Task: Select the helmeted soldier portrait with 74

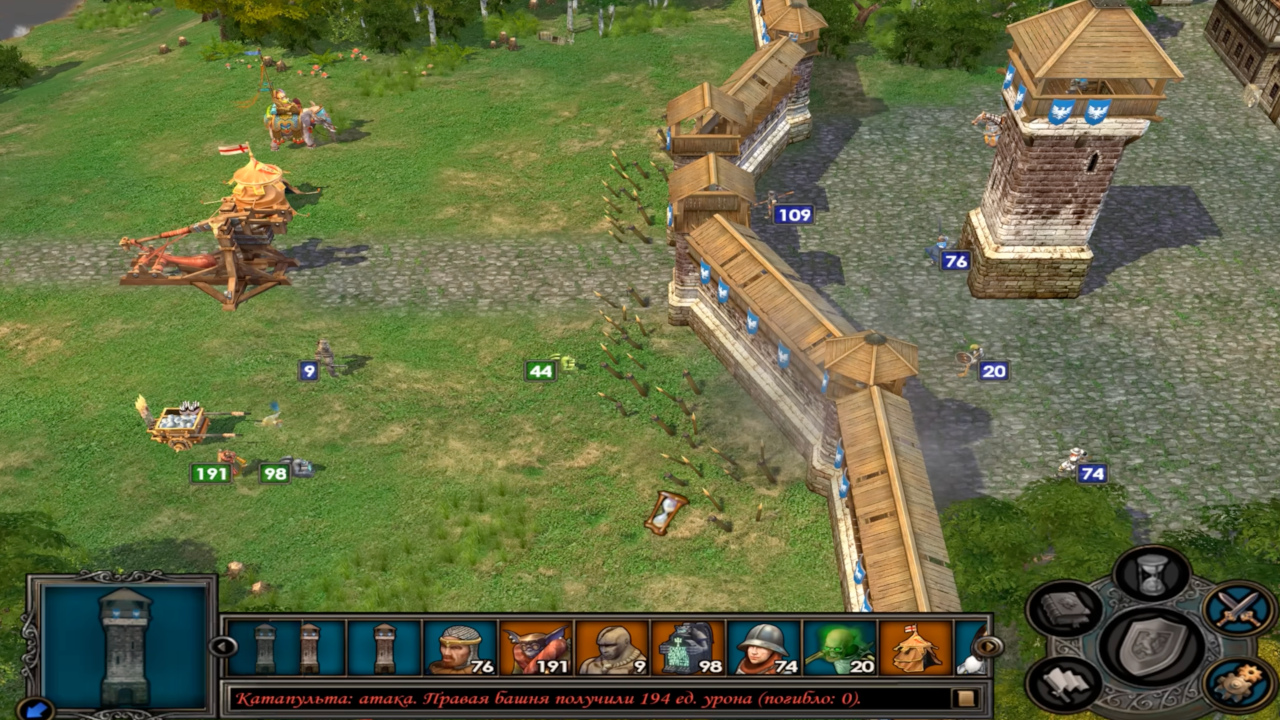Action: pos(764,647)
